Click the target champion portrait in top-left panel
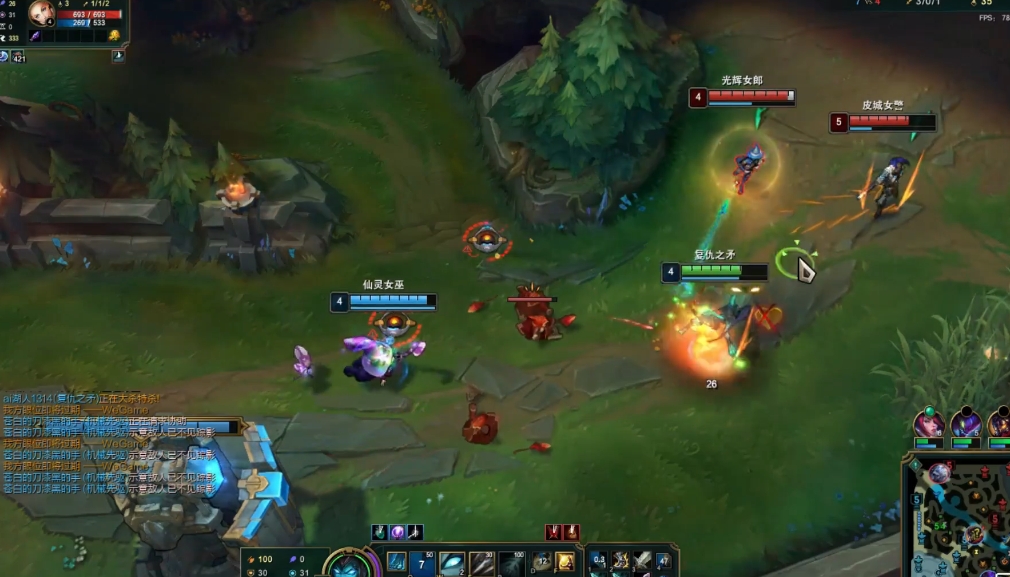Image resolution: width=1010 pixels, height=577 pixels. tap(42, 13)
